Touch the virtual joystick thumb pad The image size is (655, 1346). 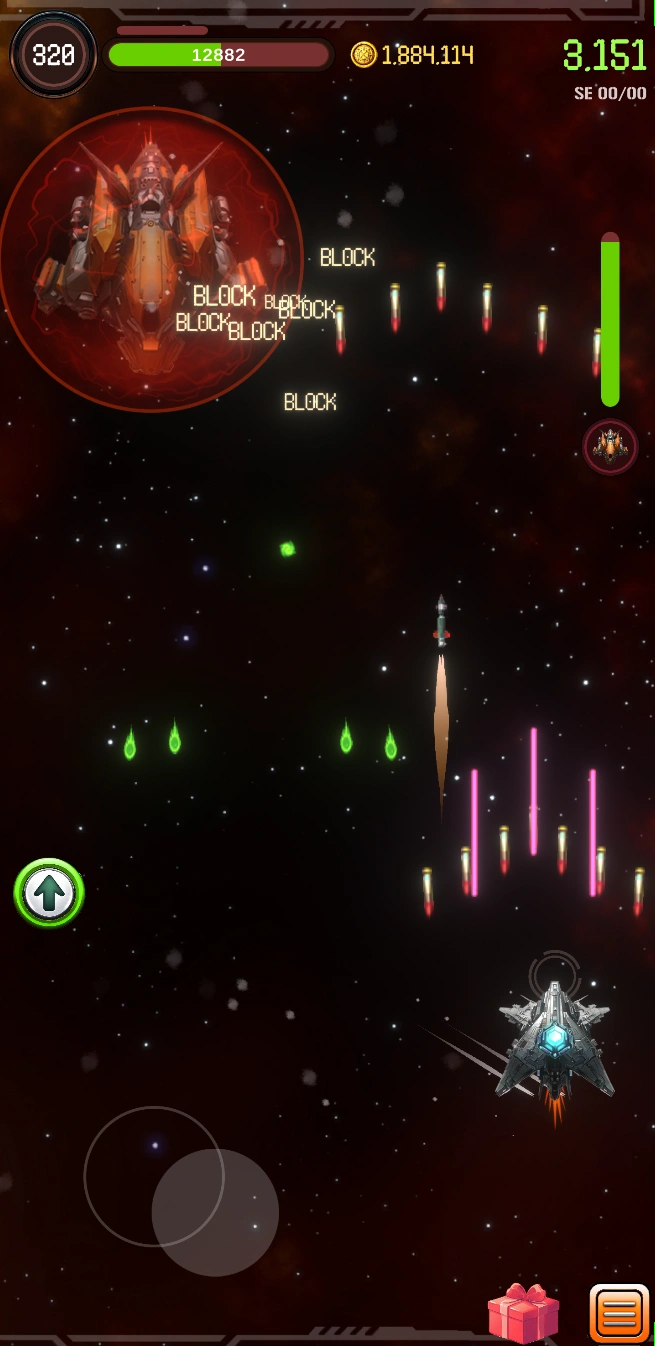(215, 1212)
